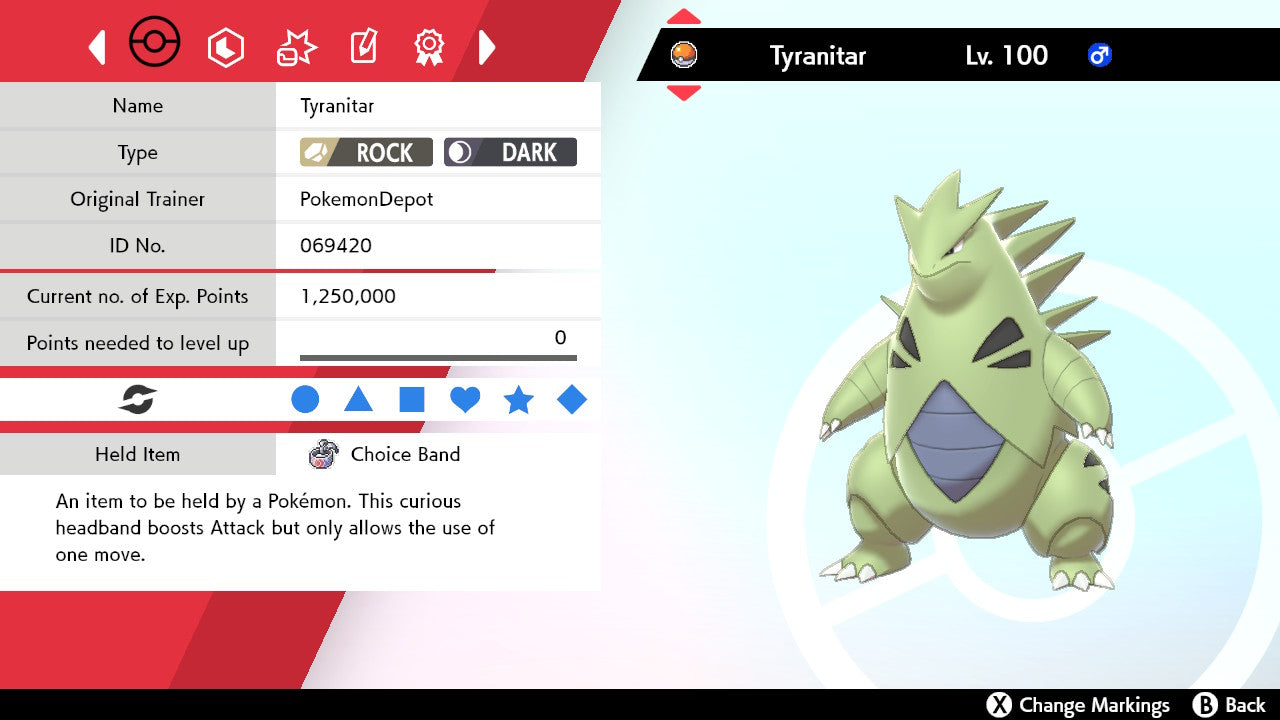
Task: Open the hexagon stats tab
Action: [x=225, y=47]
